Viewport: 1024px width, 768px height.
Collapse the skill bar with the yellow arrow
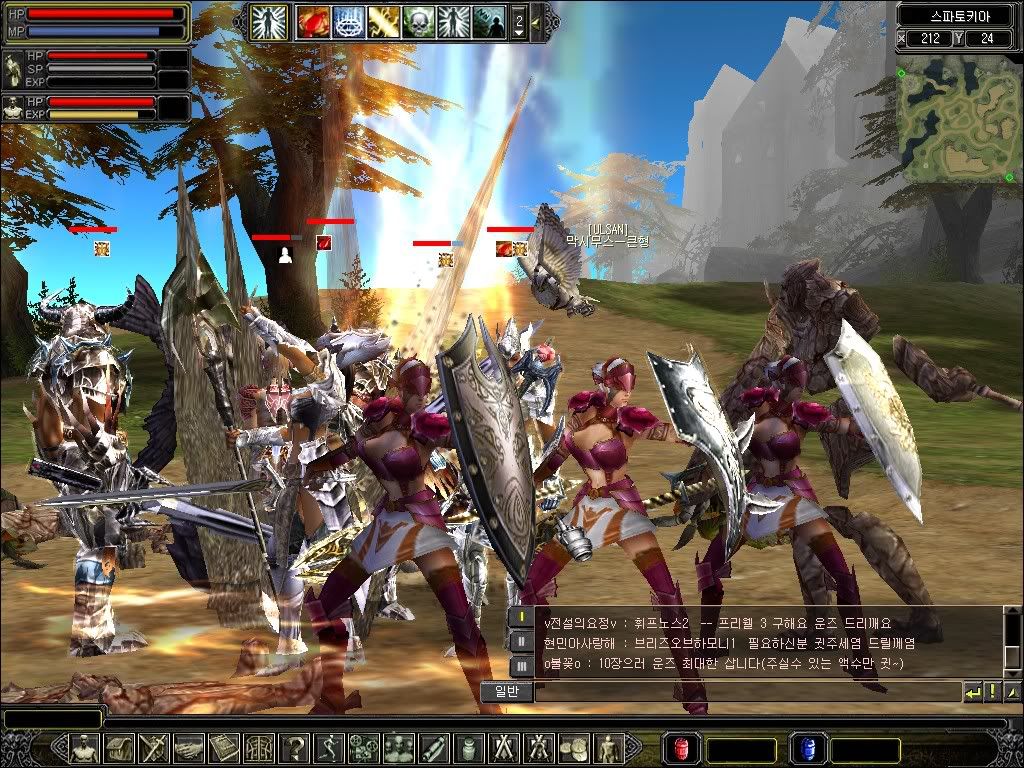point(537,21)
